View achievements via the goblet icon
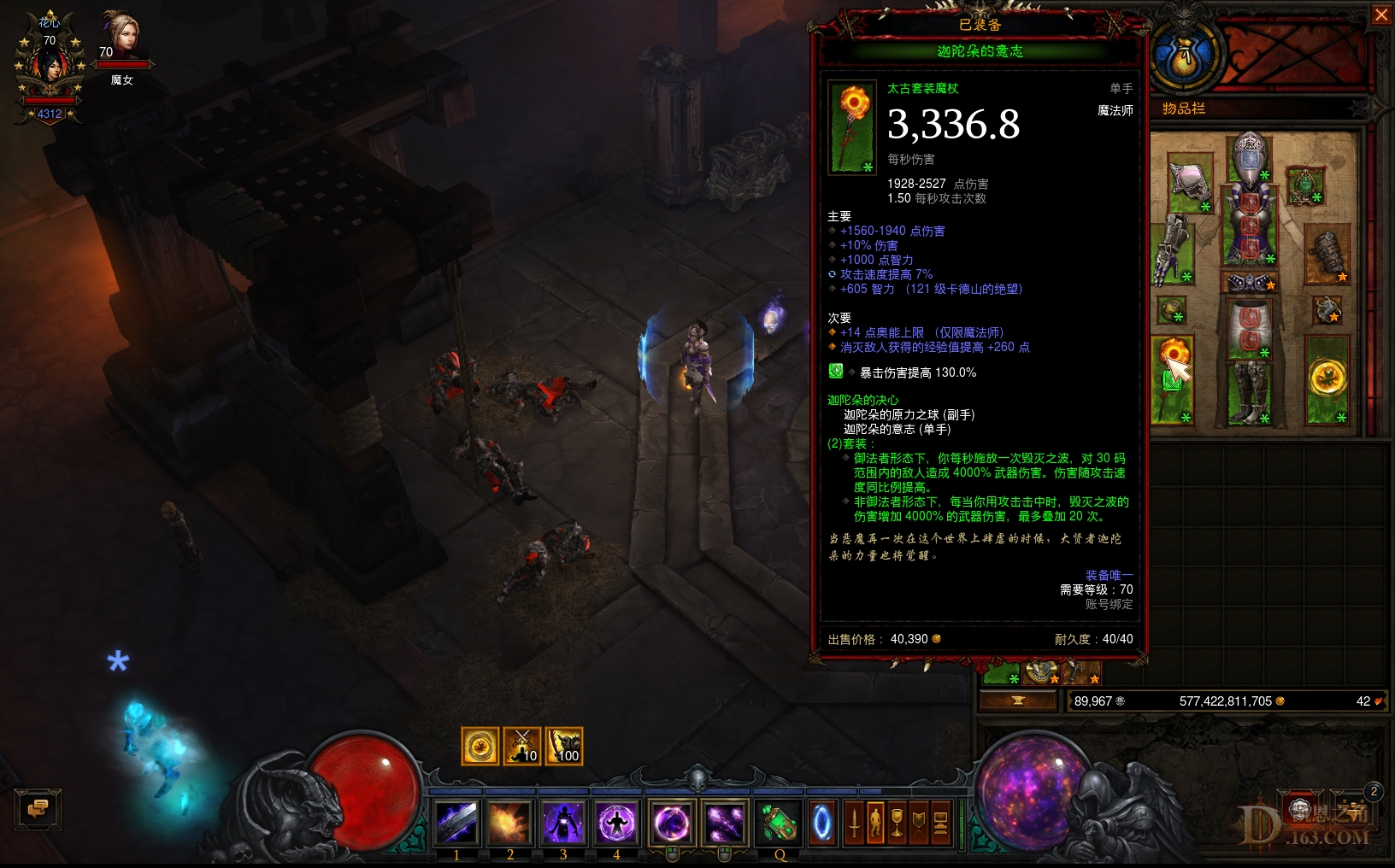Screen dimensions: 1395x868 [x=898, y=822]
